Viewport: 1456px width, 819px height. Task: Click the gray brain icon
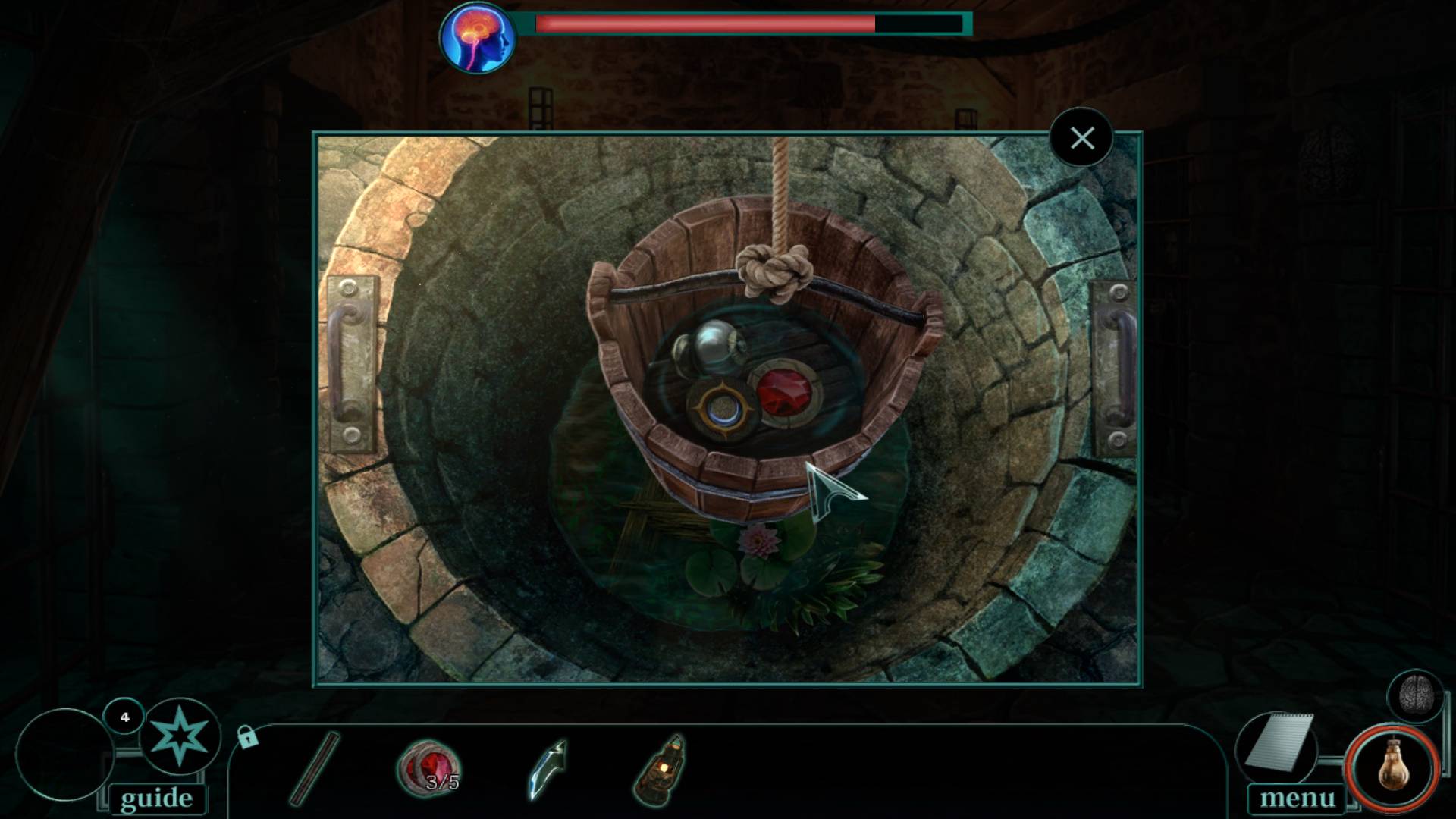click(1414, 695)
